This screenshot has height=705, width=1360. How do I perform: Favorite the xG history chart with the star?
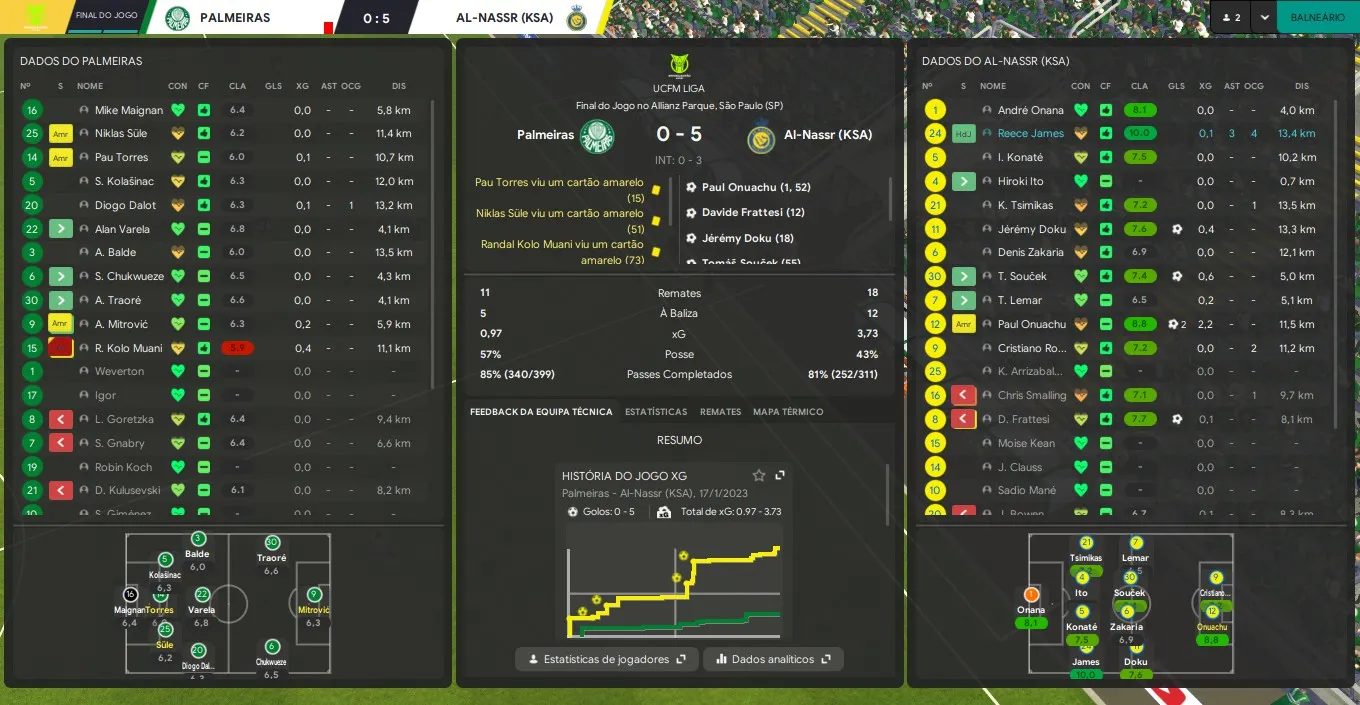pos(759,476)
